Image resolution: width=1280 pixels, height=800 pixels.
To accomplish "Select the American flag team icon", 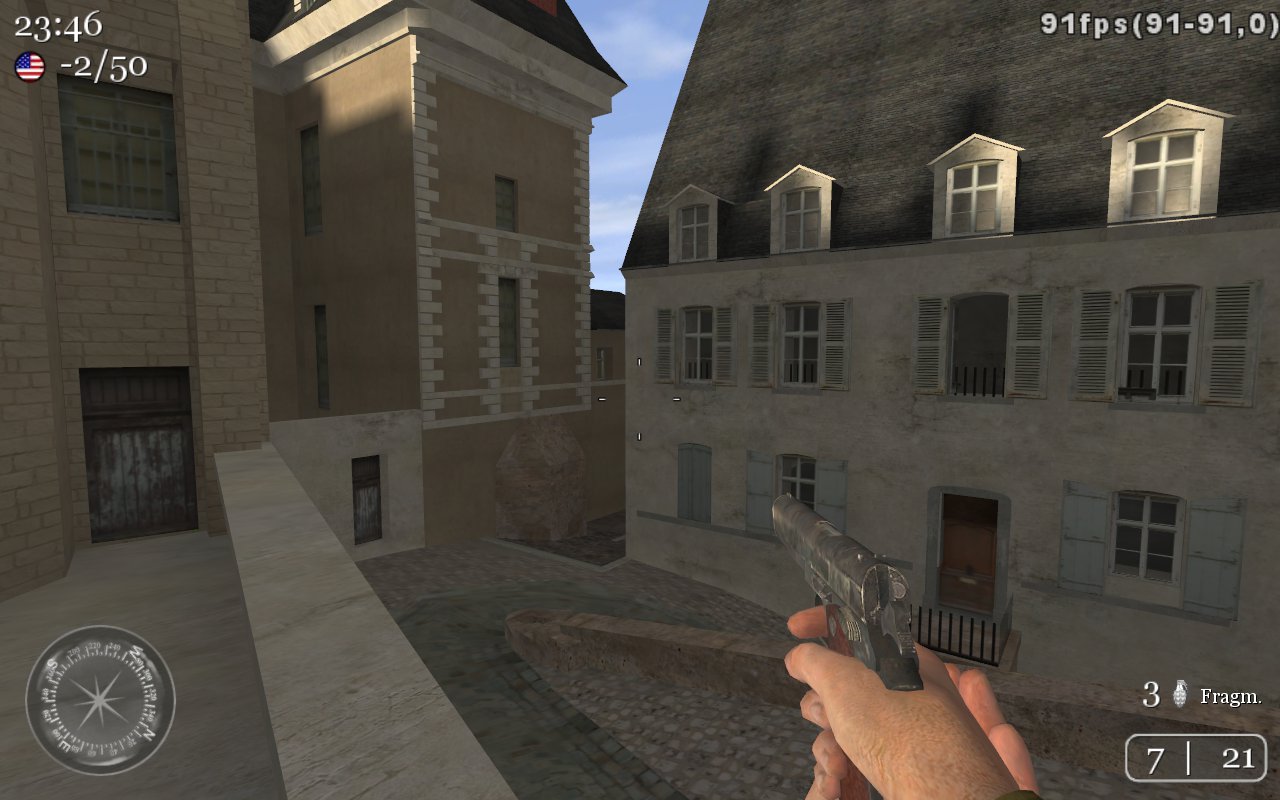I will click(30, 67).
